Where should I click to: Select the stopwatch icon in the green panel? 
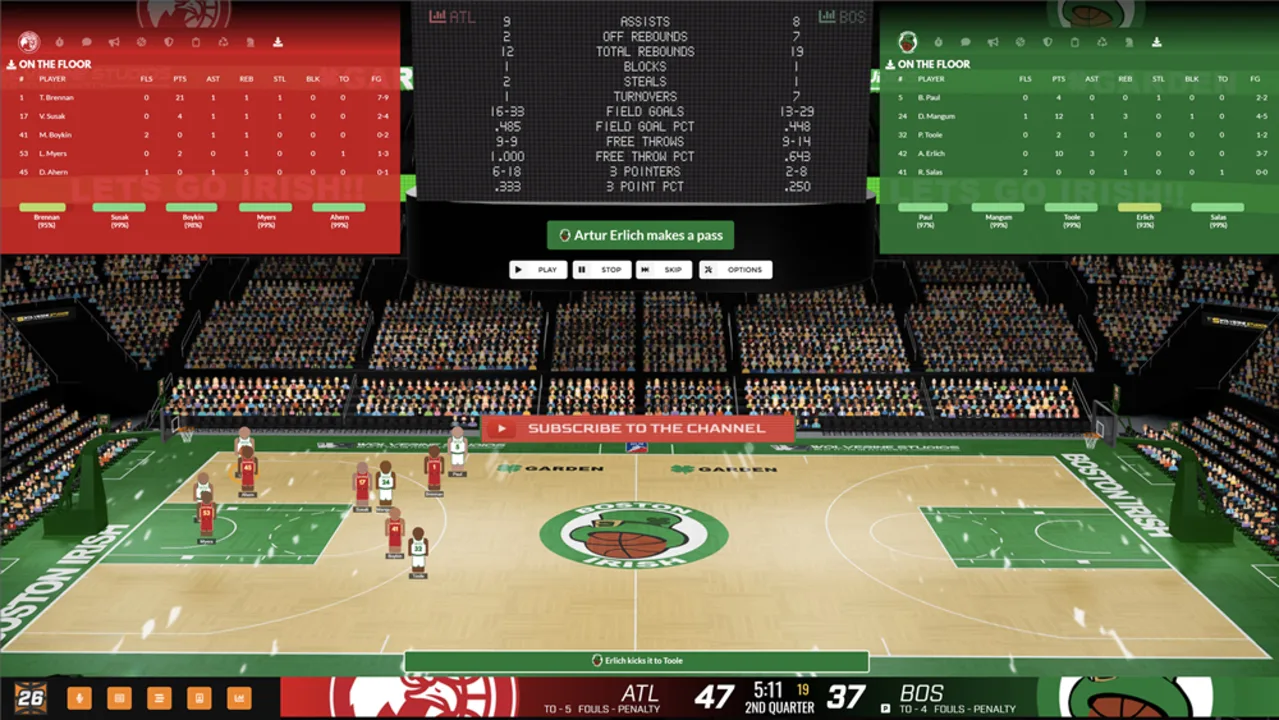(938, 42)
